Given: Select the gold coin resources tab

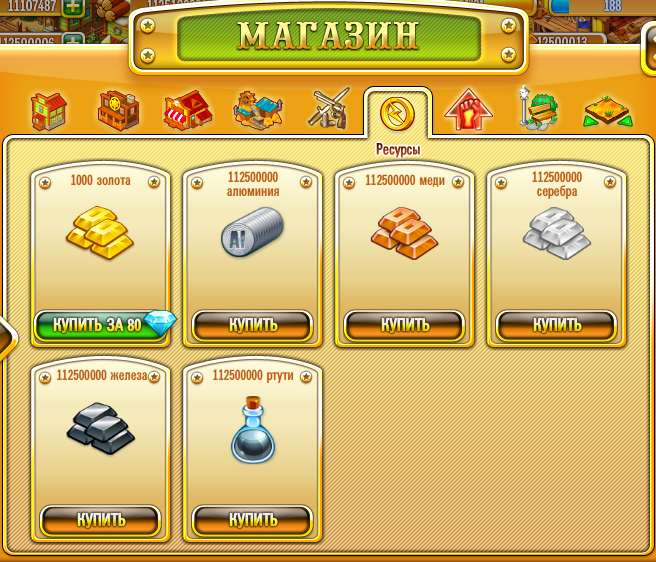Looking at the screenshot, I should (x=397, y=113).
